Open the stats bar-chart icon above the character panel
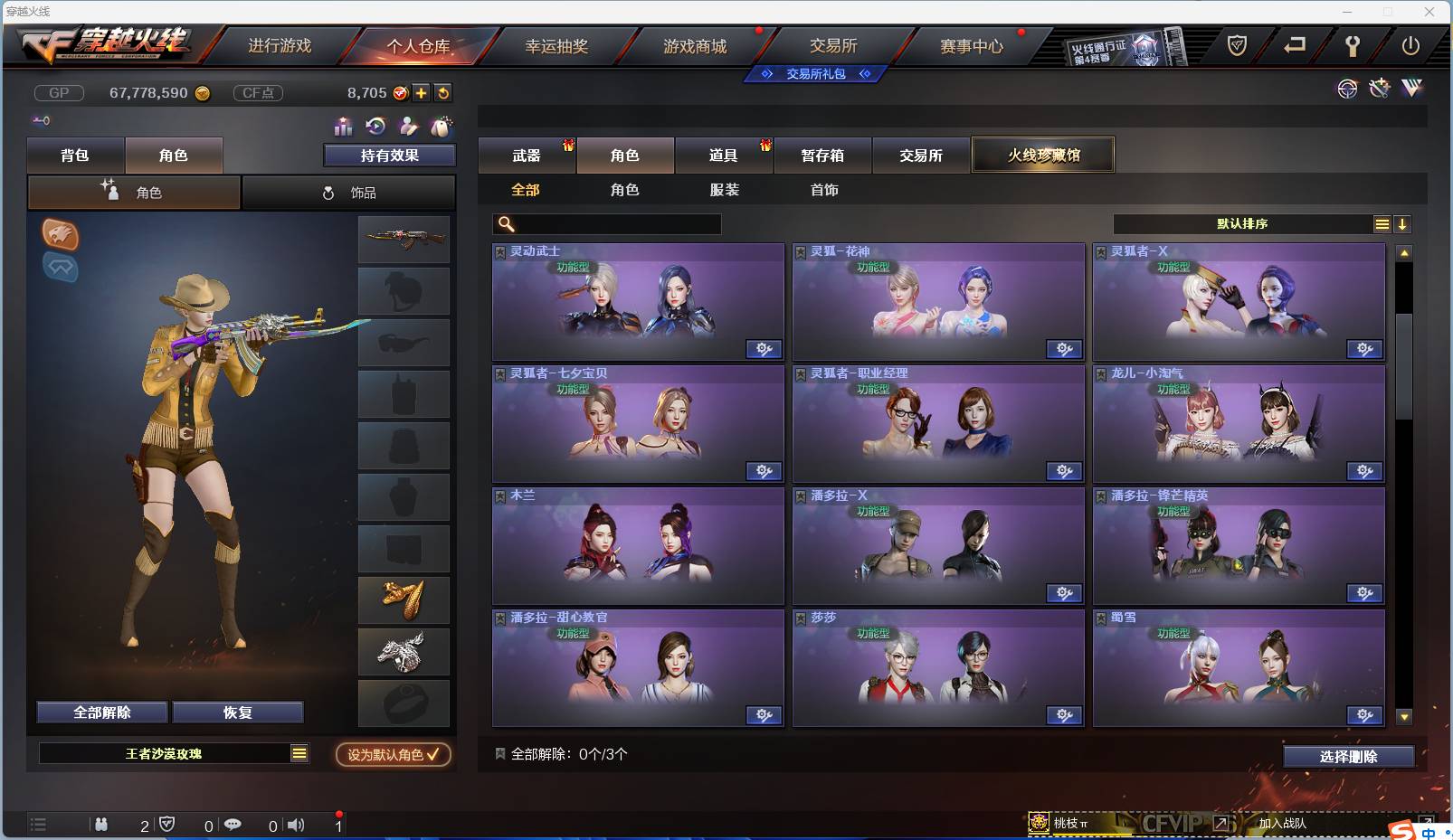The height and width of the screenshot is (840, 1453). (x=342, y=127)
